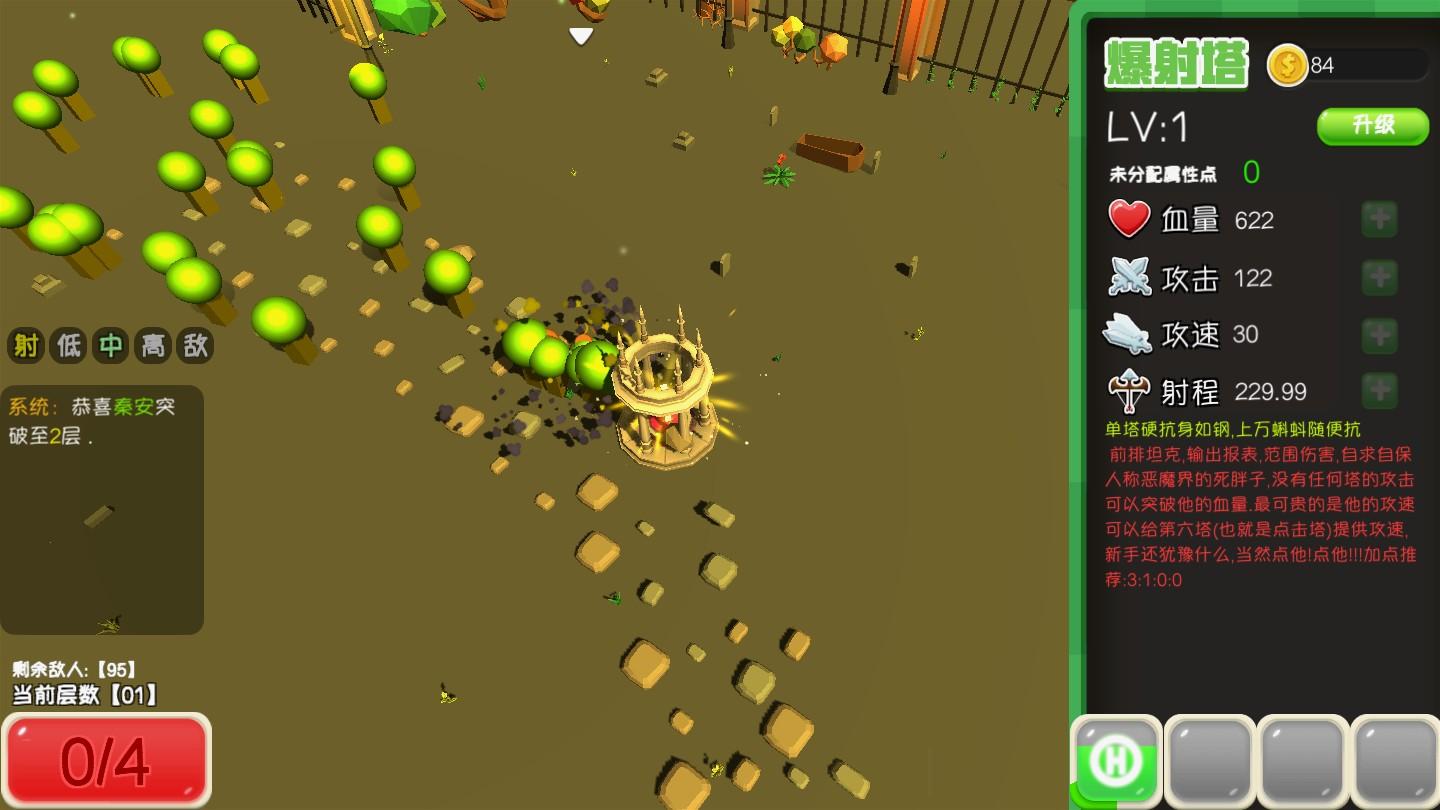Screen dimensions: 1440x810
Task: Tap the red 0/4 button
Action: (x=106, y=761)
